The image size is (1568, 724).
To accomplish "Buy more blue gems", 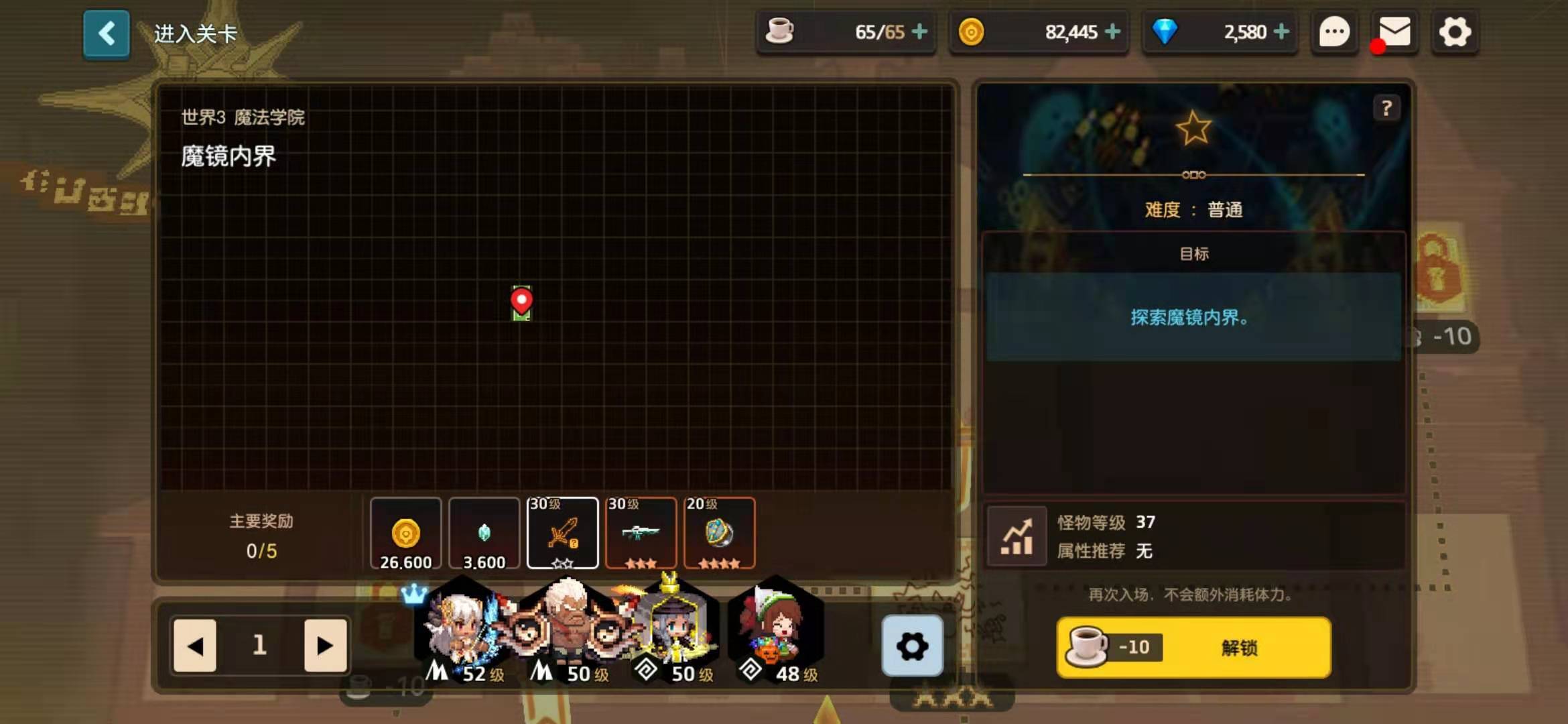I will click(1281, 32).
